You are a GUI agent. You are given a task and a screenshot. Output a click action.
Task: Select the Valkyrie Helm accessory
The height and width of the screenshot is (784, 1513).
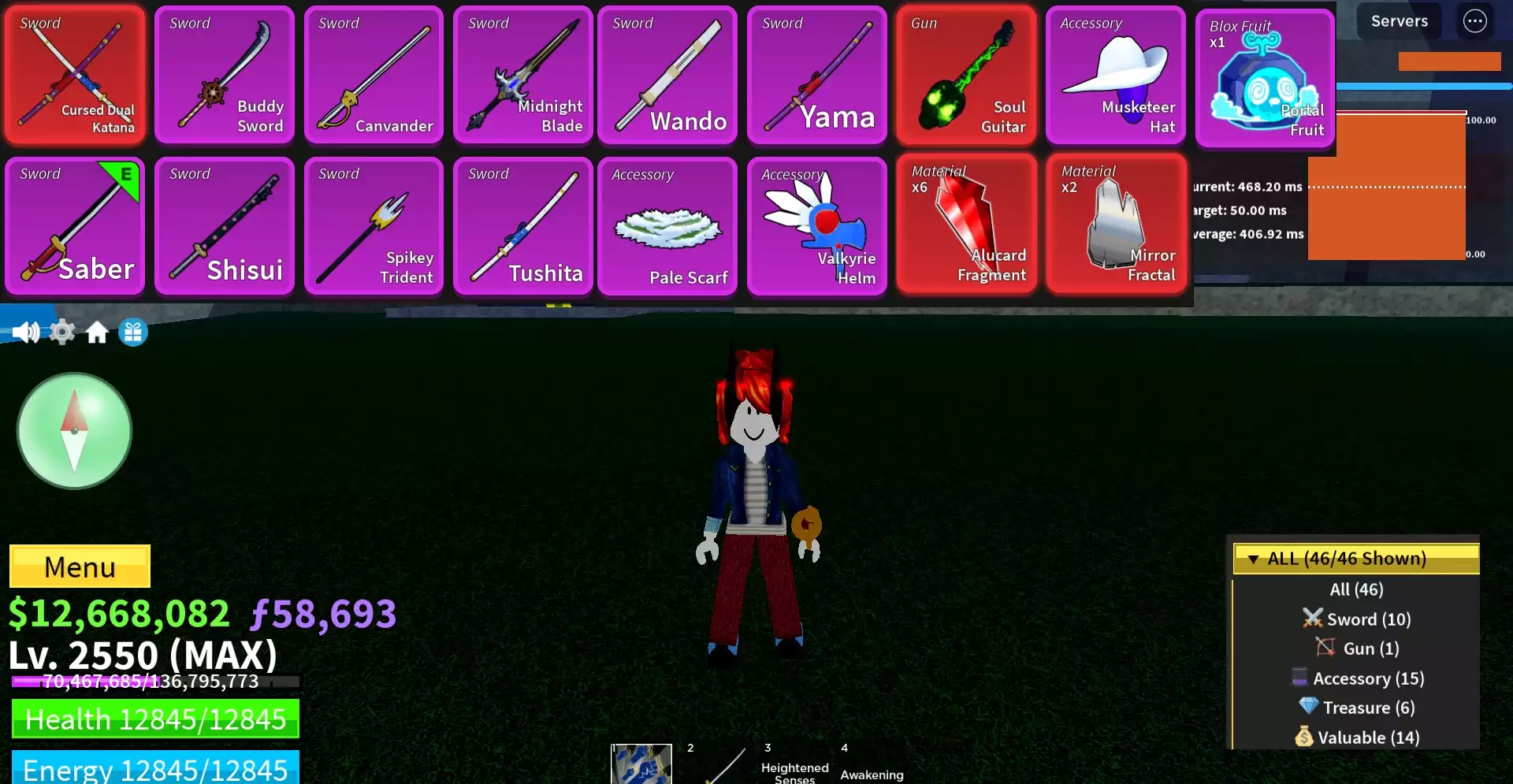pos(817,226)
